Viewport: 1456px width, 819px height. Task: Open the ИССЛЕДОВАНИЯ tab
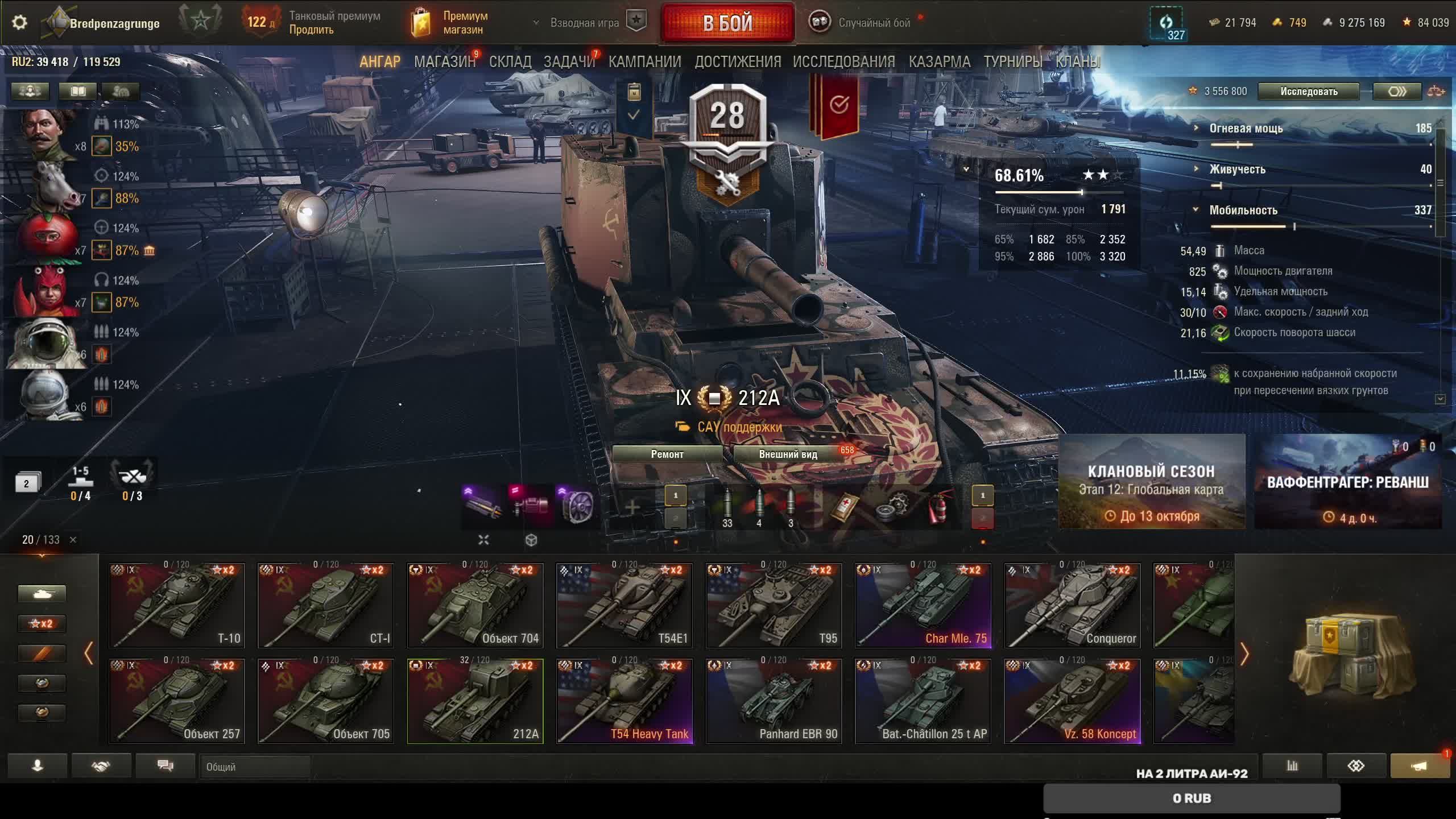coord(844,61)
